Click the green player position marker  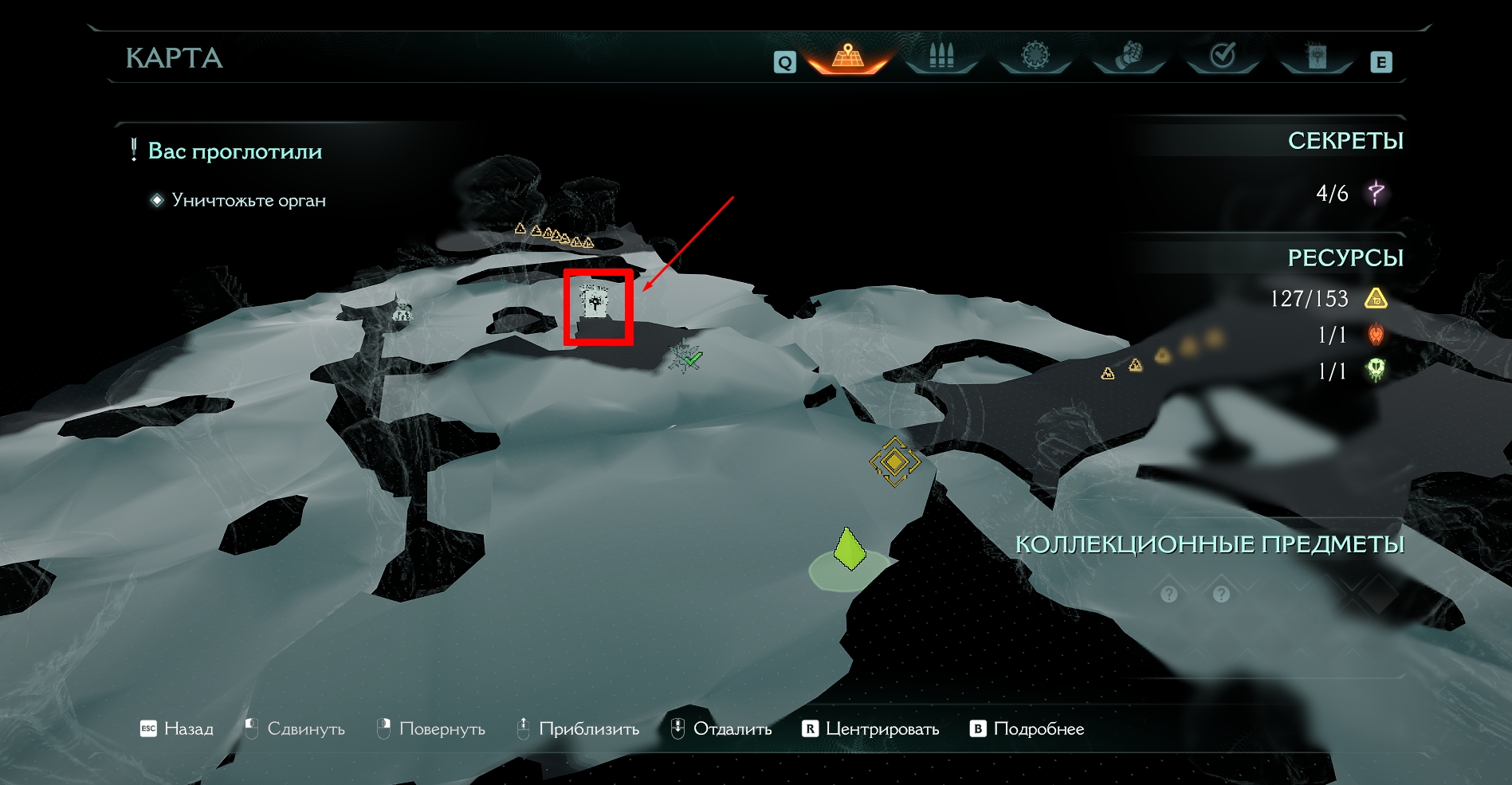pos(850,550)
